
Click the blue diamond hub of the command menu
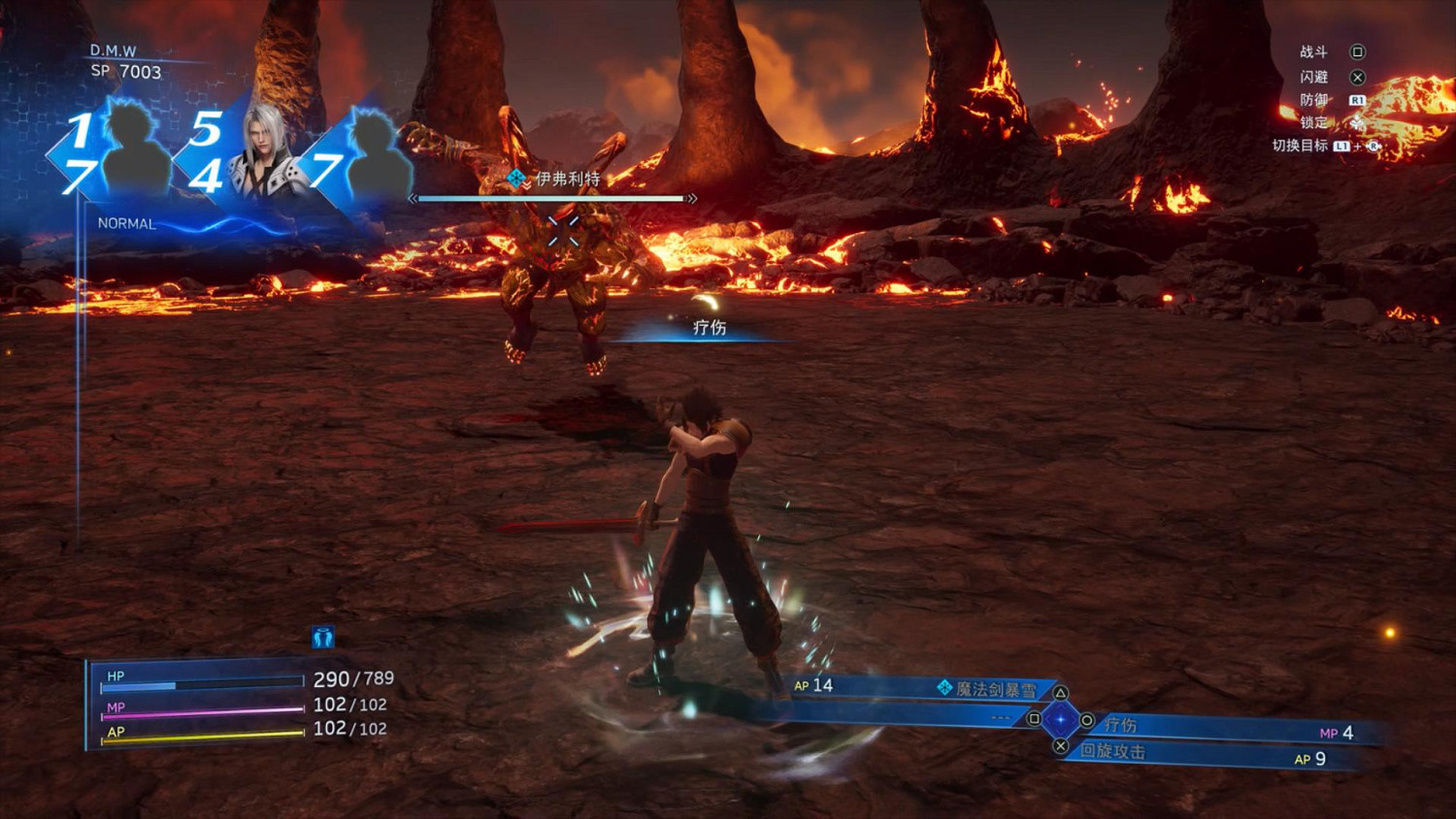click(1060, 720)
